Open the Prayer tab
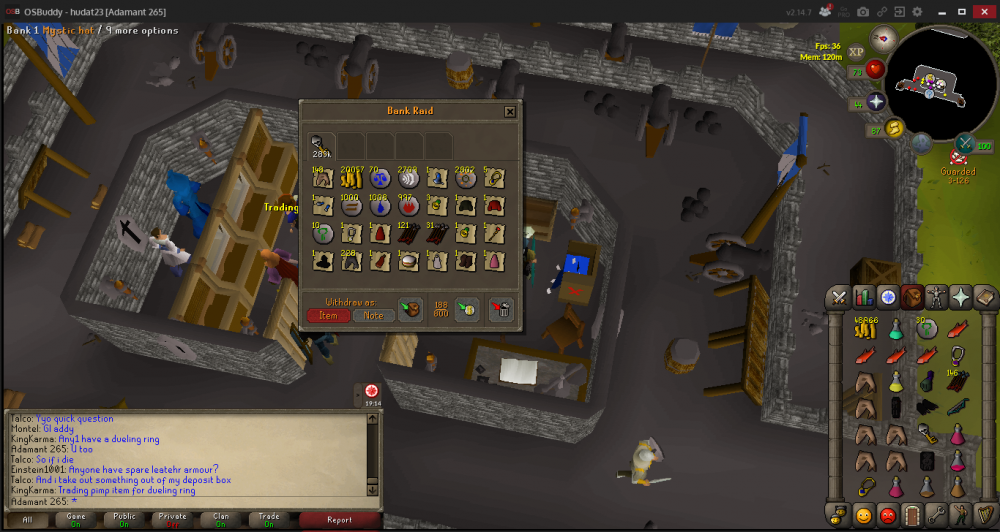 (960, 297)
